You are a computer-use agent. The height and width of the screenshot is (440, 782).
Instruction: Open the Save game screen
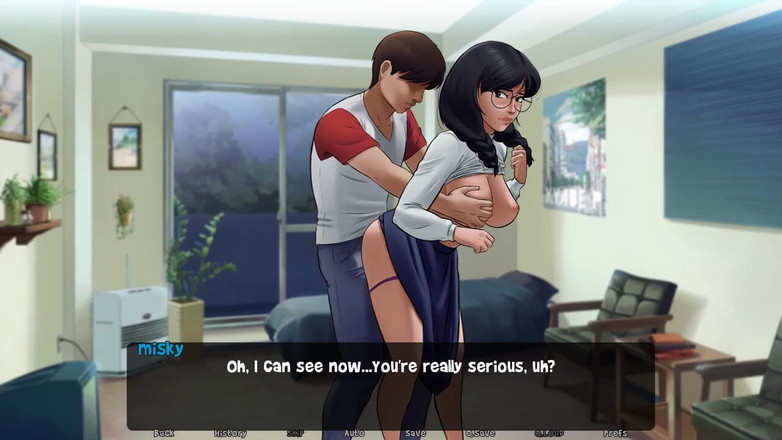coord(415,434)
